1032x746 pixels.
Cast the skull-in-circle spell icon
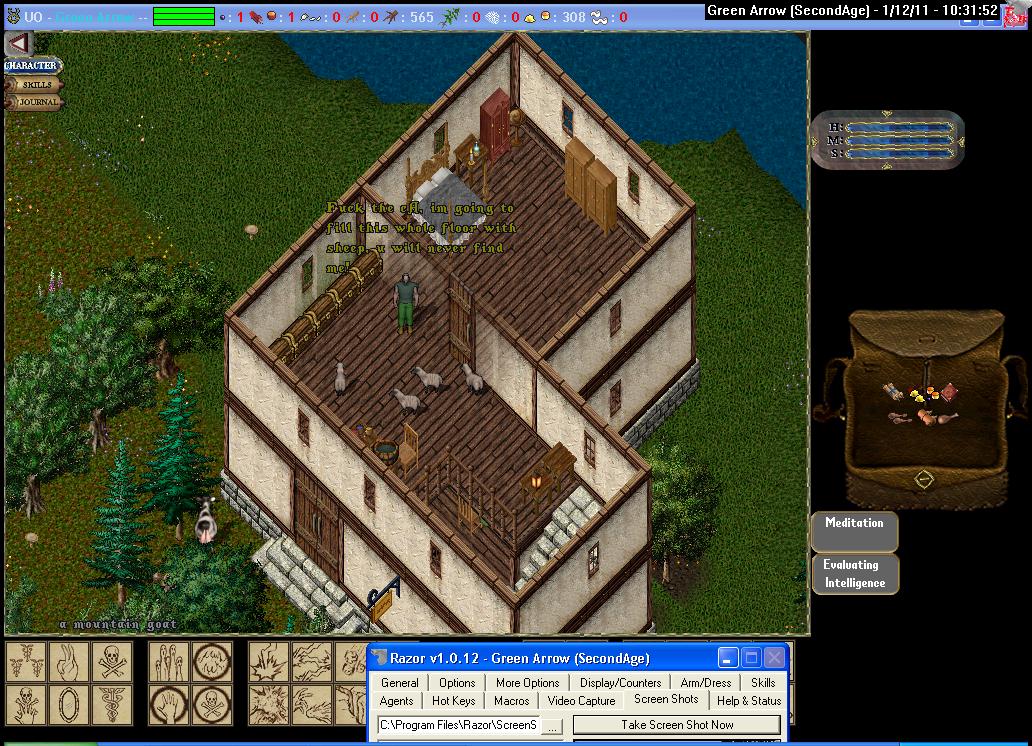(211, 703)
